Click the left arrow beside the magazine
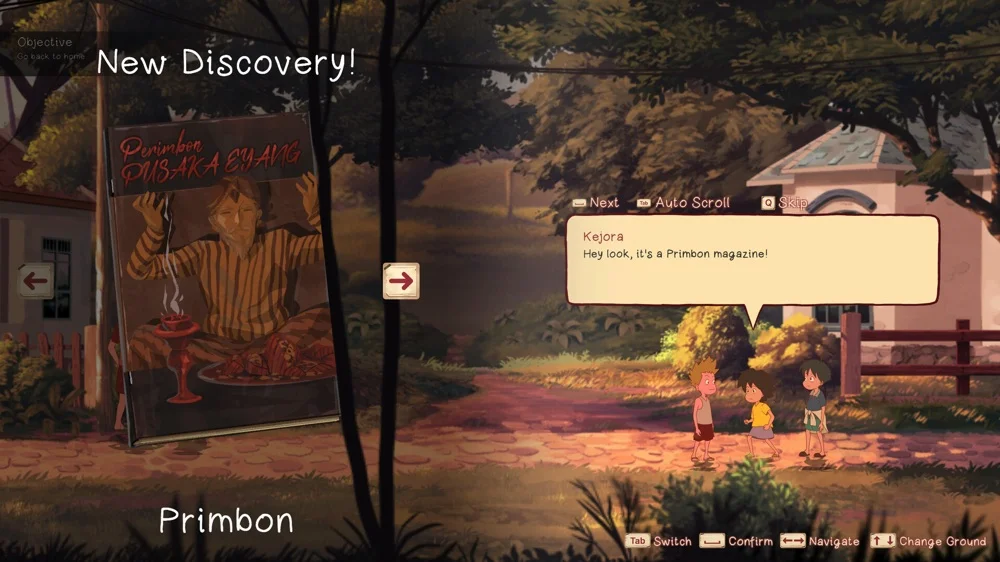 (35, 281)
